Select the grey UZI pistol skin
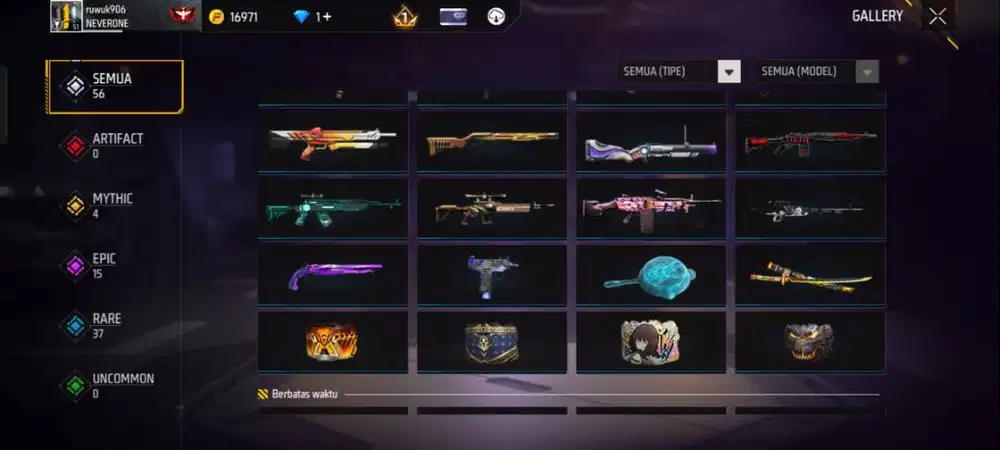The image size is (1000, 450). pyautogui.click(x=492, y=274)
